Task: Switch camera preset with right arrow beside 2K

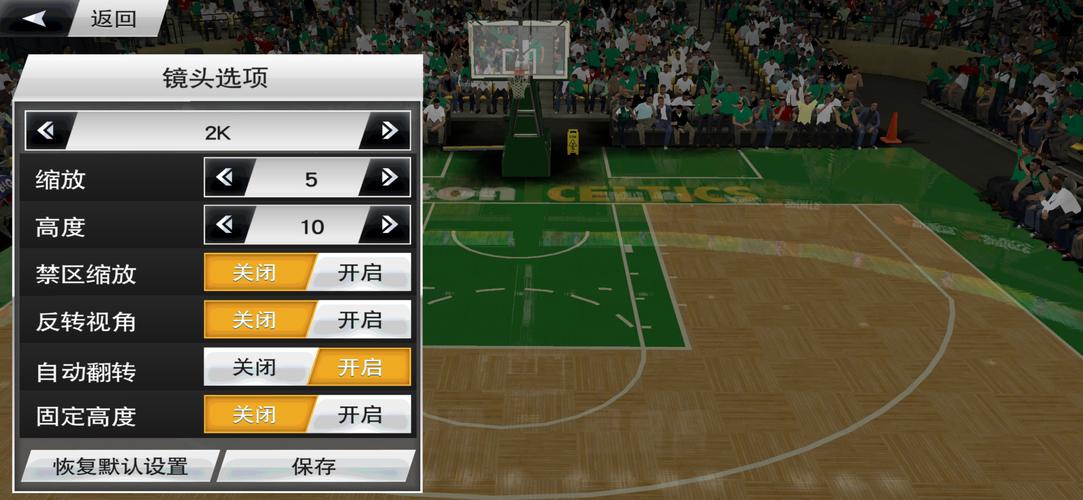Action: pos(389,131)
